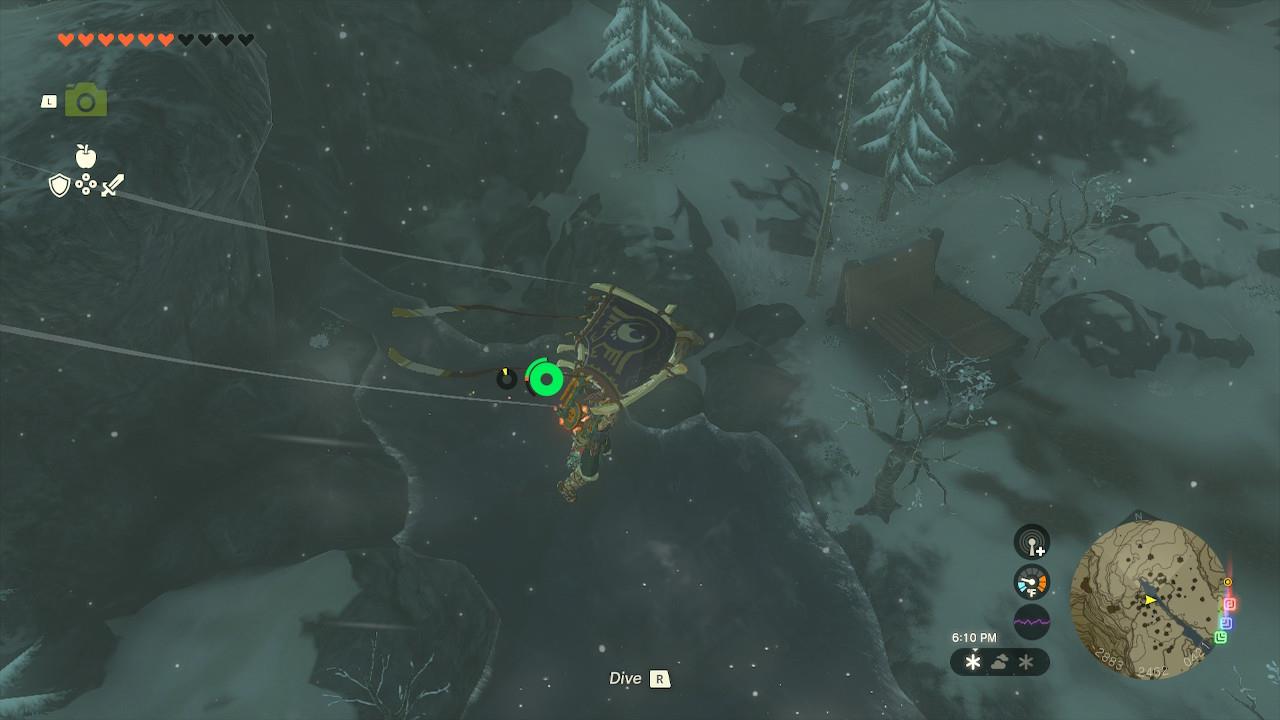
Task: View the purple noise meter
Action: 1032,622
